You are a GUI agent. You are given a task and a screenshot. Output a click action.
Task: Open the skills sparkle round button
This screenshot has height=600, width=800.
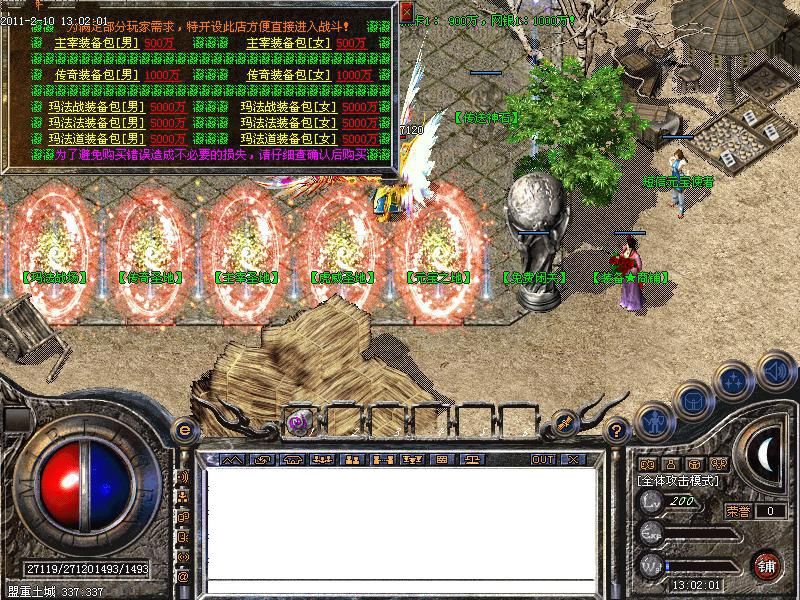pyautogui.click(x=735, y=381)
